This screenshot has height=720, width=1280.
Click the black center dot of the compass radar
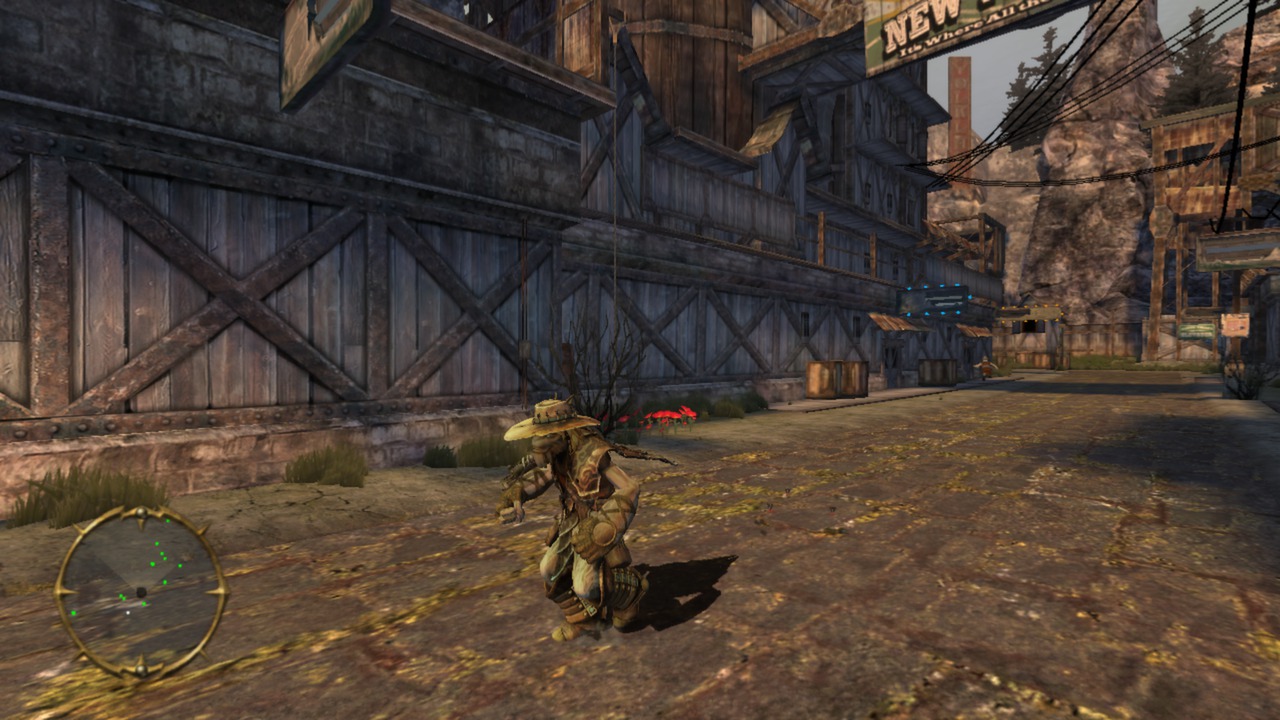point(140,592)
